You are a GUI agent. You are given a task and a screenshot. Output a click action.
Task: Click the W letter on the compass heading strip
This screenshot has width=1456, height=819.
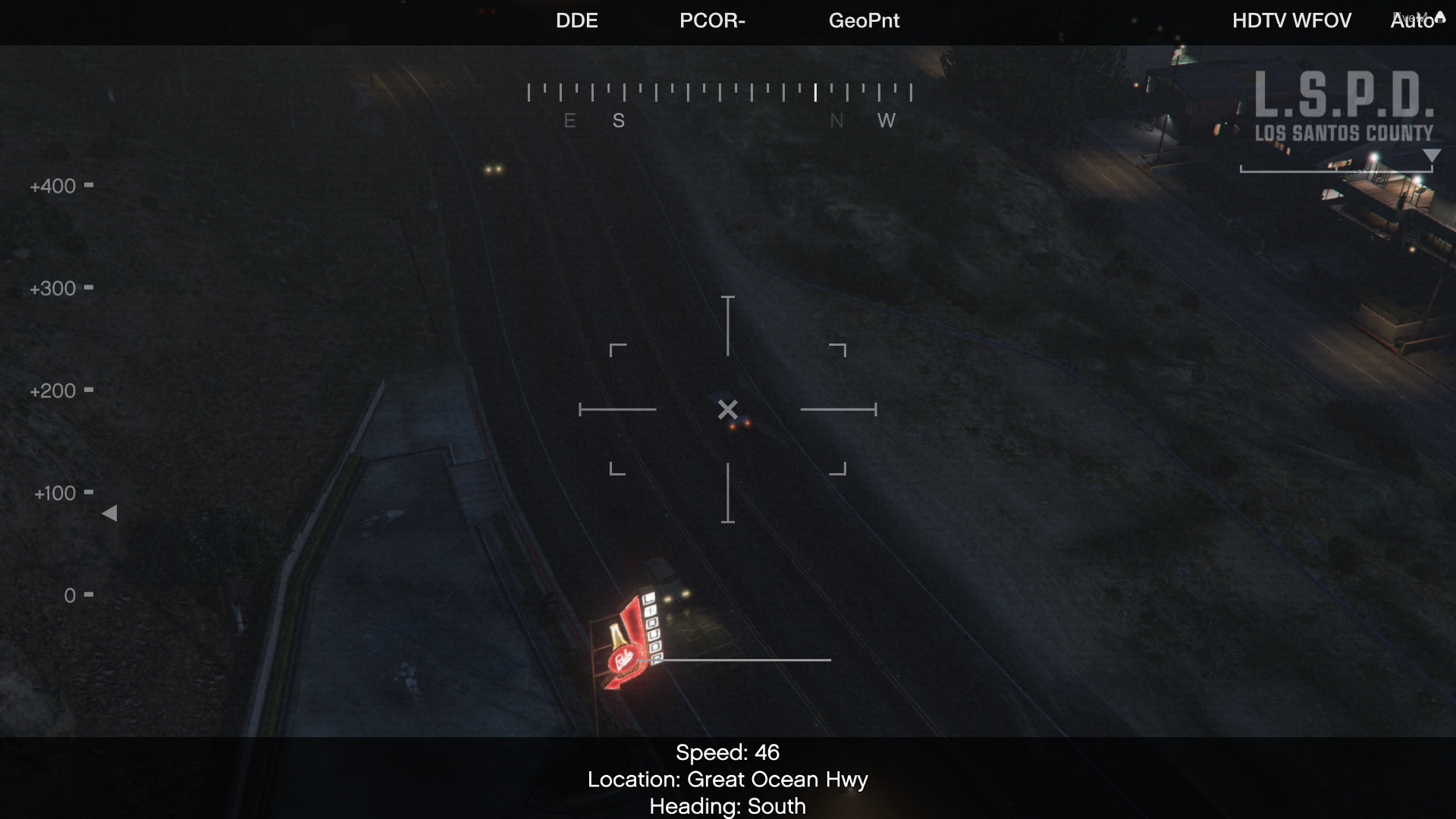coord(886,120)
